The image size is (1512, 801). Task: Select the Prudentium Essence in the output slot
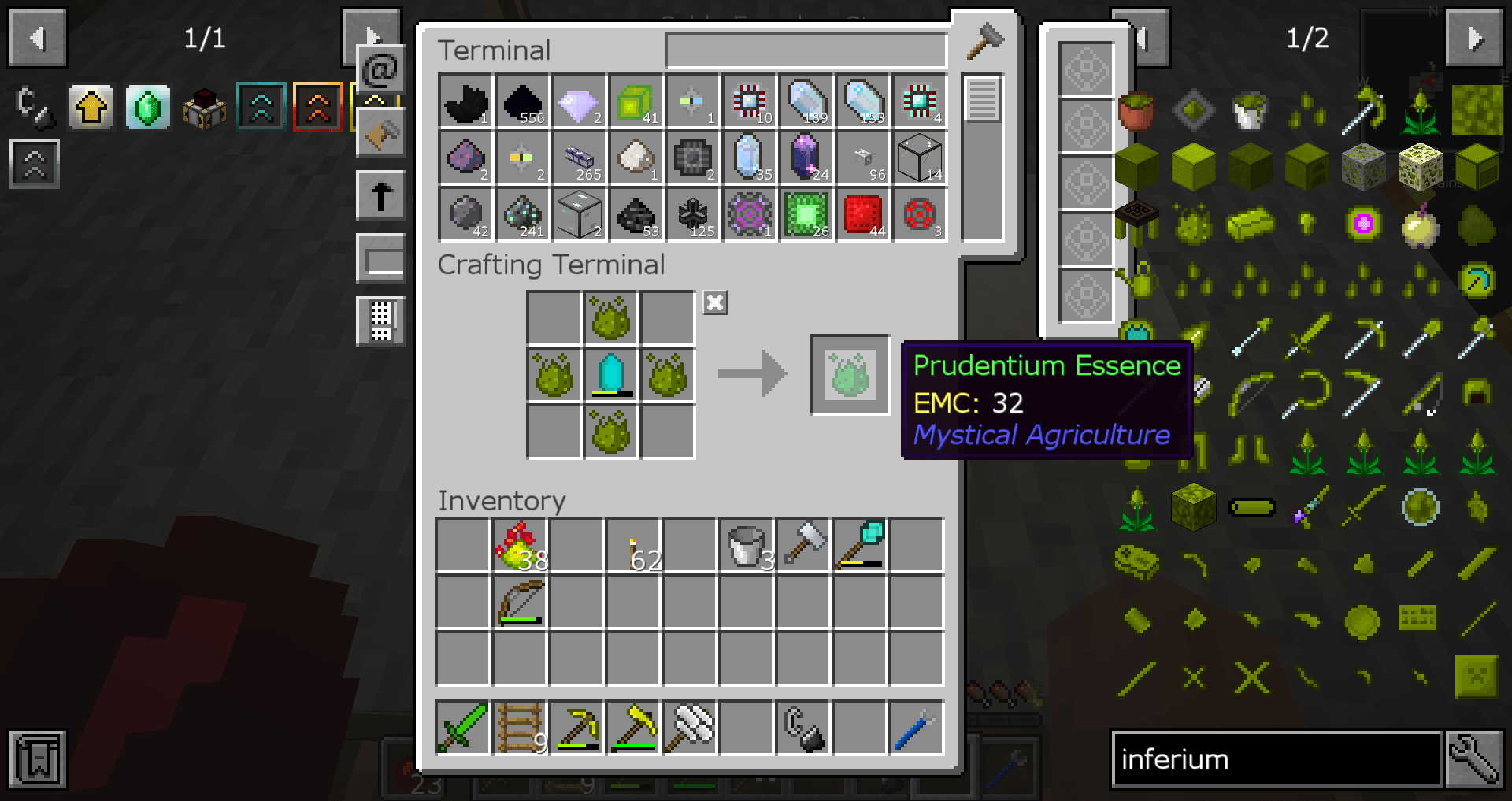849,373
